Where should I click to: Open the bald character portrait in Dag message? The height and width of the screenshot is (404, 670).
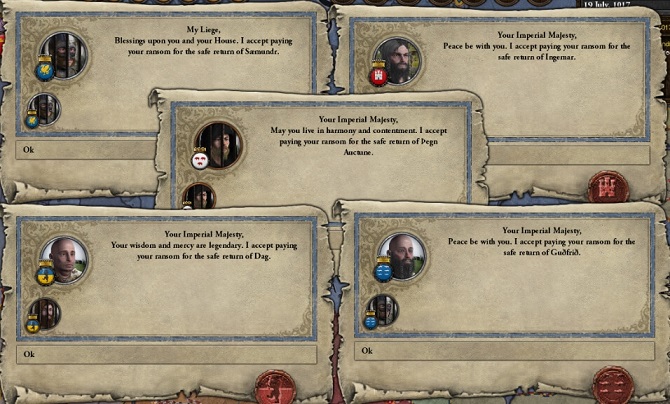point(64,260)
